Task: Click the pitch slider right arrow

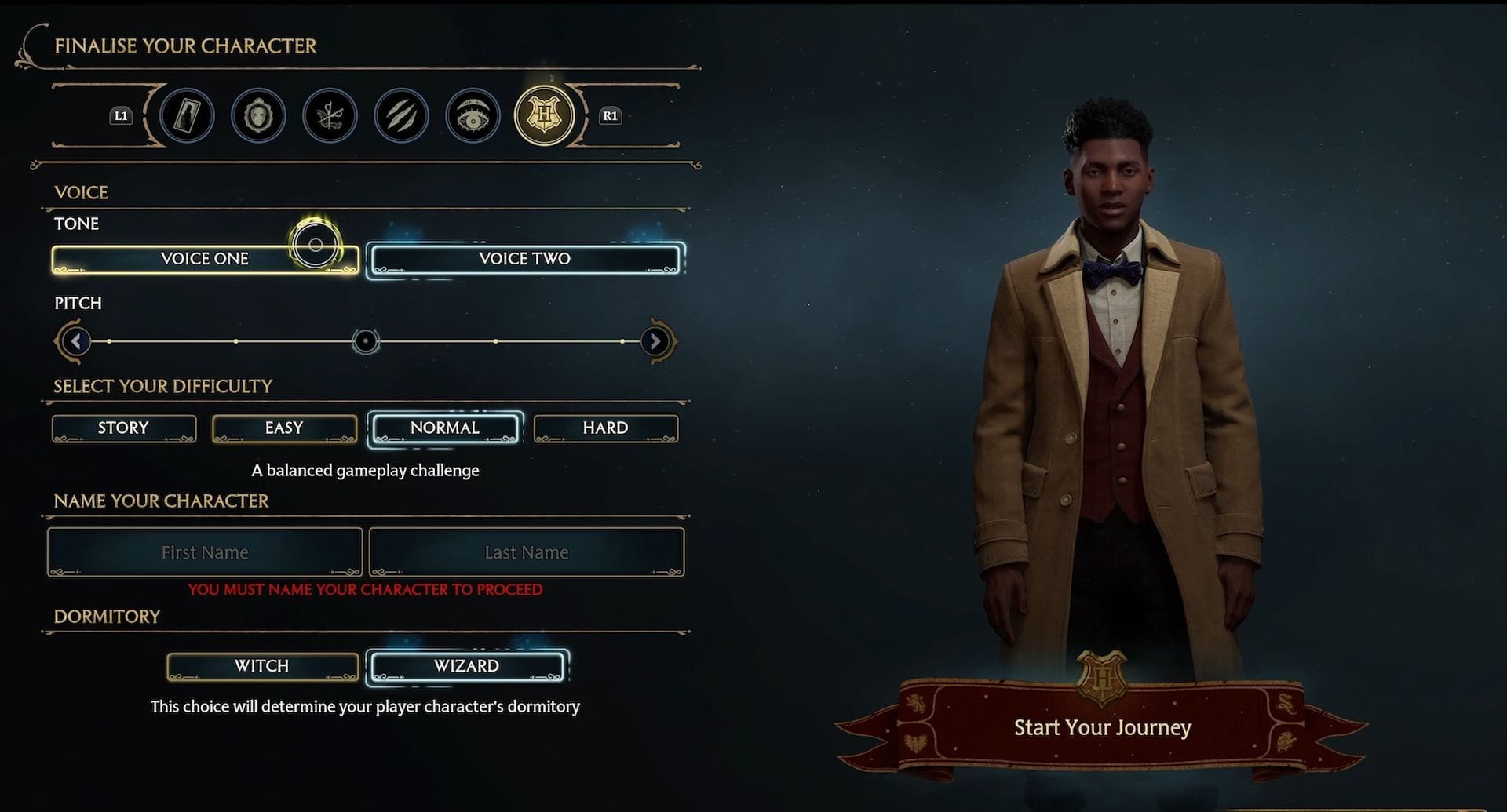Action: click(656, 342)
